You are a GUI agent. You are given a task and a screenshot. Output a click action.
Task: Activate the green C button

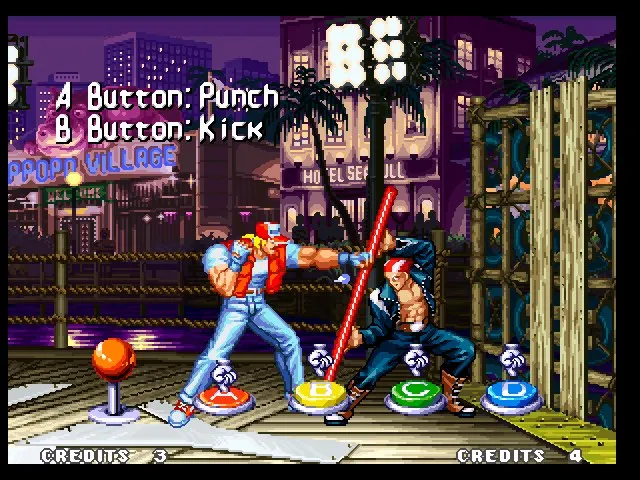coord(414,394)
